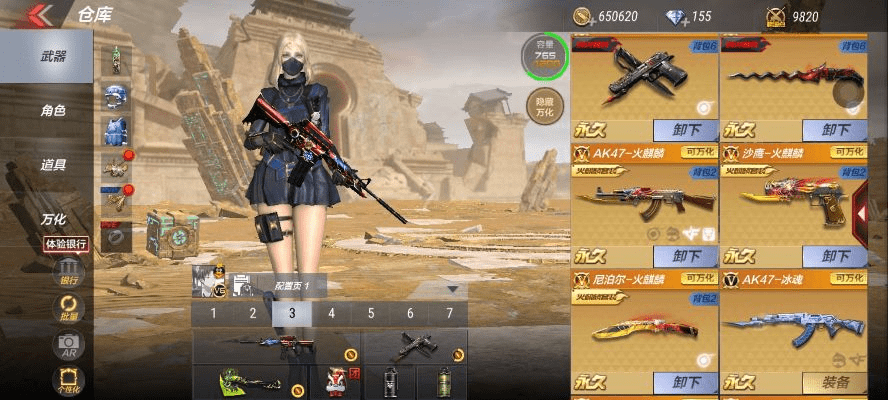Expand the 配置页 1 dropdown
Viewport: 888px width, 400px height.
point(452,289)
